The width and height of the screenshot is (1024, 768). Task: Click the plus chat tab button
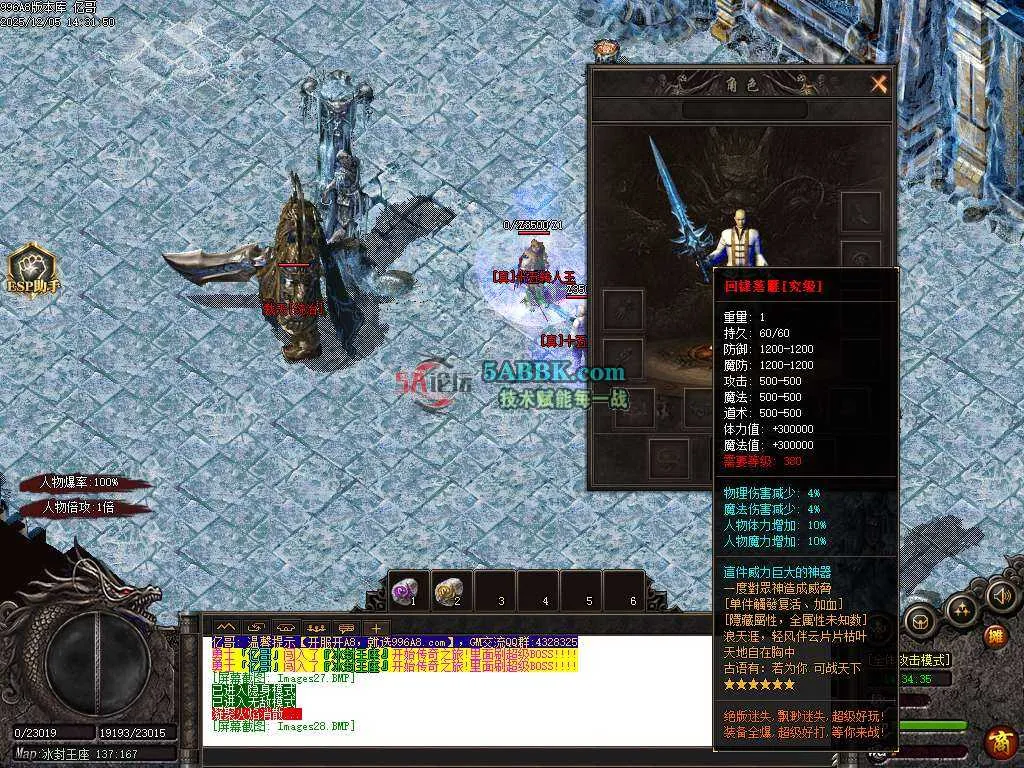[x=375, y=629]
